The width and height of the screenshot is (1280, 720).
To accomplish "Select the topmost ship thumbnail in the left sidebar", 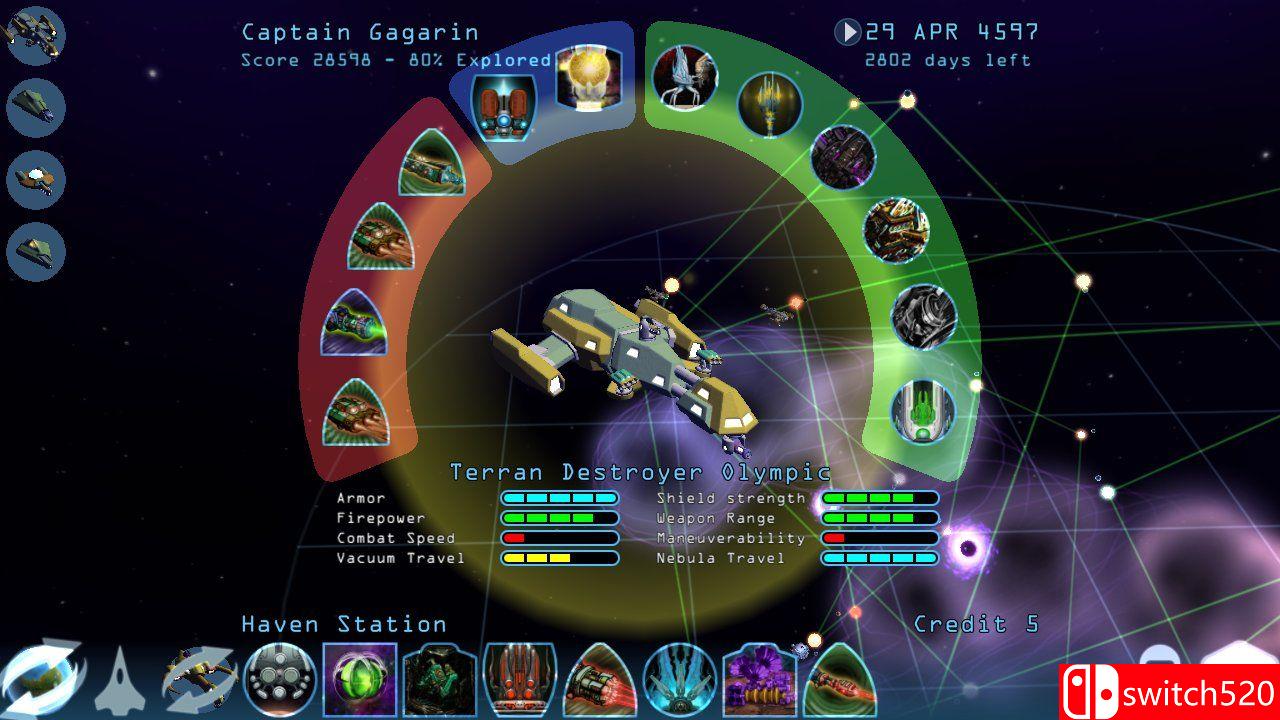I will [x=35, y=33].
